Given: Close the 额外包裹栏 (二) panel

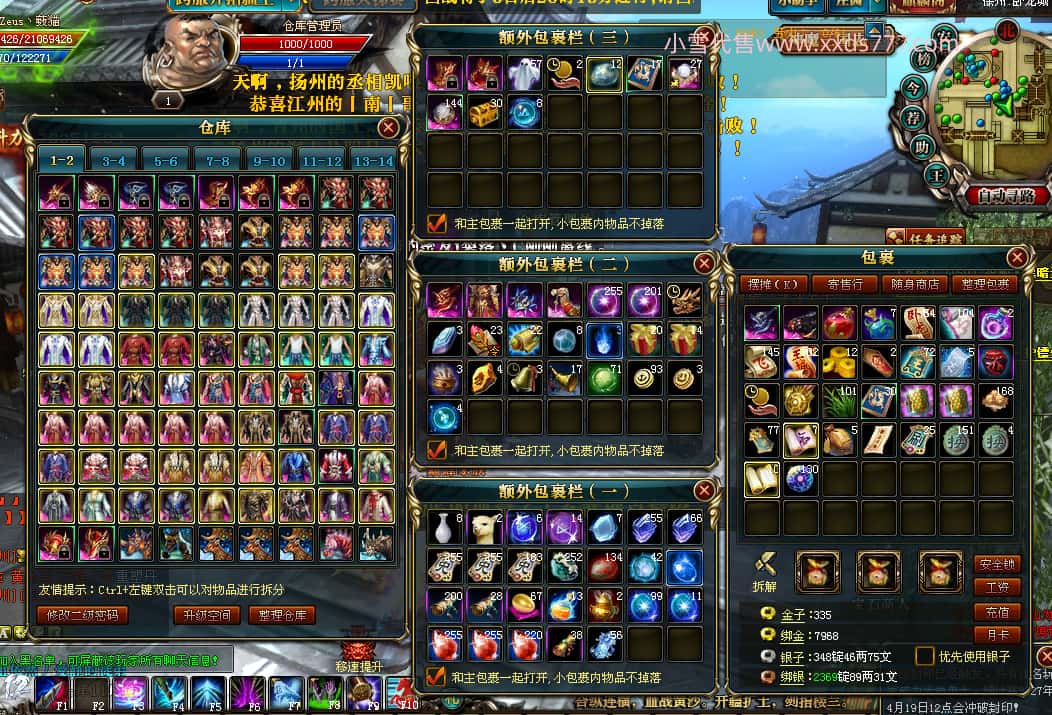Looking at the screenshot, I should pyautogui.click(x=704, y=263).
